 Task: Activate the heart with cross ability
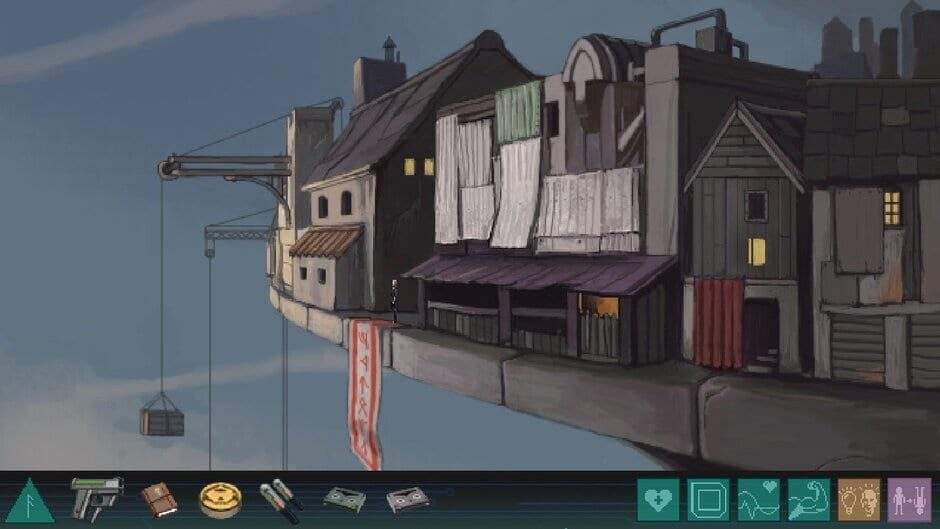pos(658,499)
